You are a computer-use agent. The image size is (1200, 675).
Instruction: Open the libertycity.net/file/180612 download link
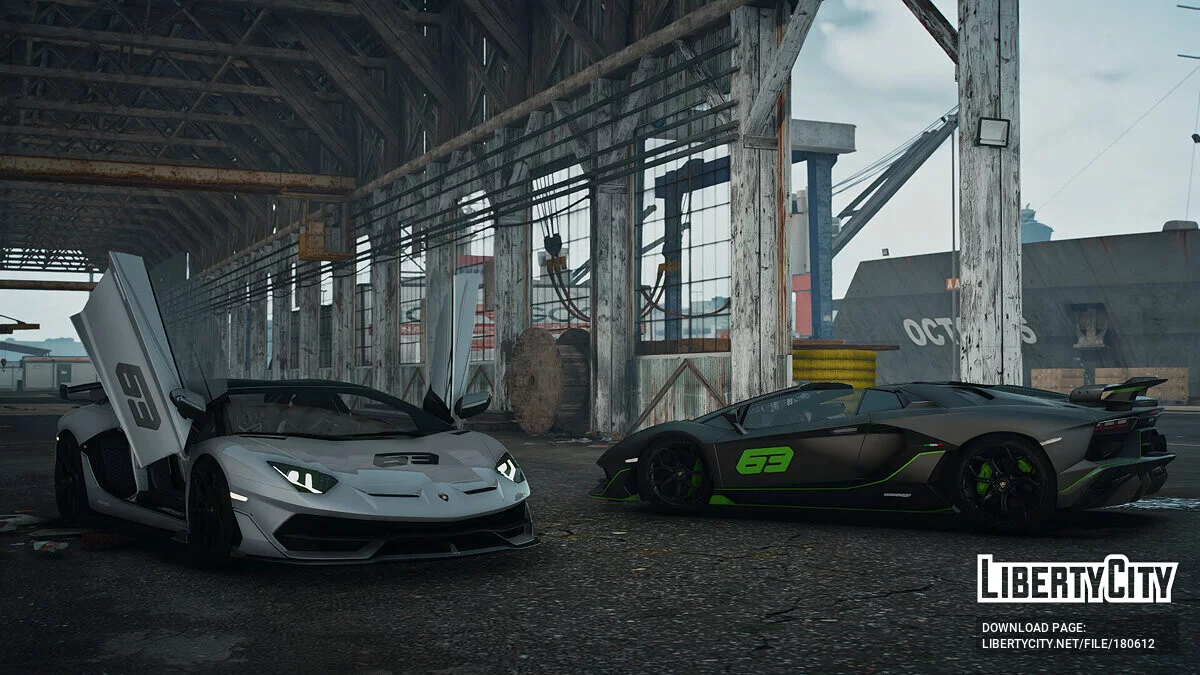click(x=1067, y=644)
